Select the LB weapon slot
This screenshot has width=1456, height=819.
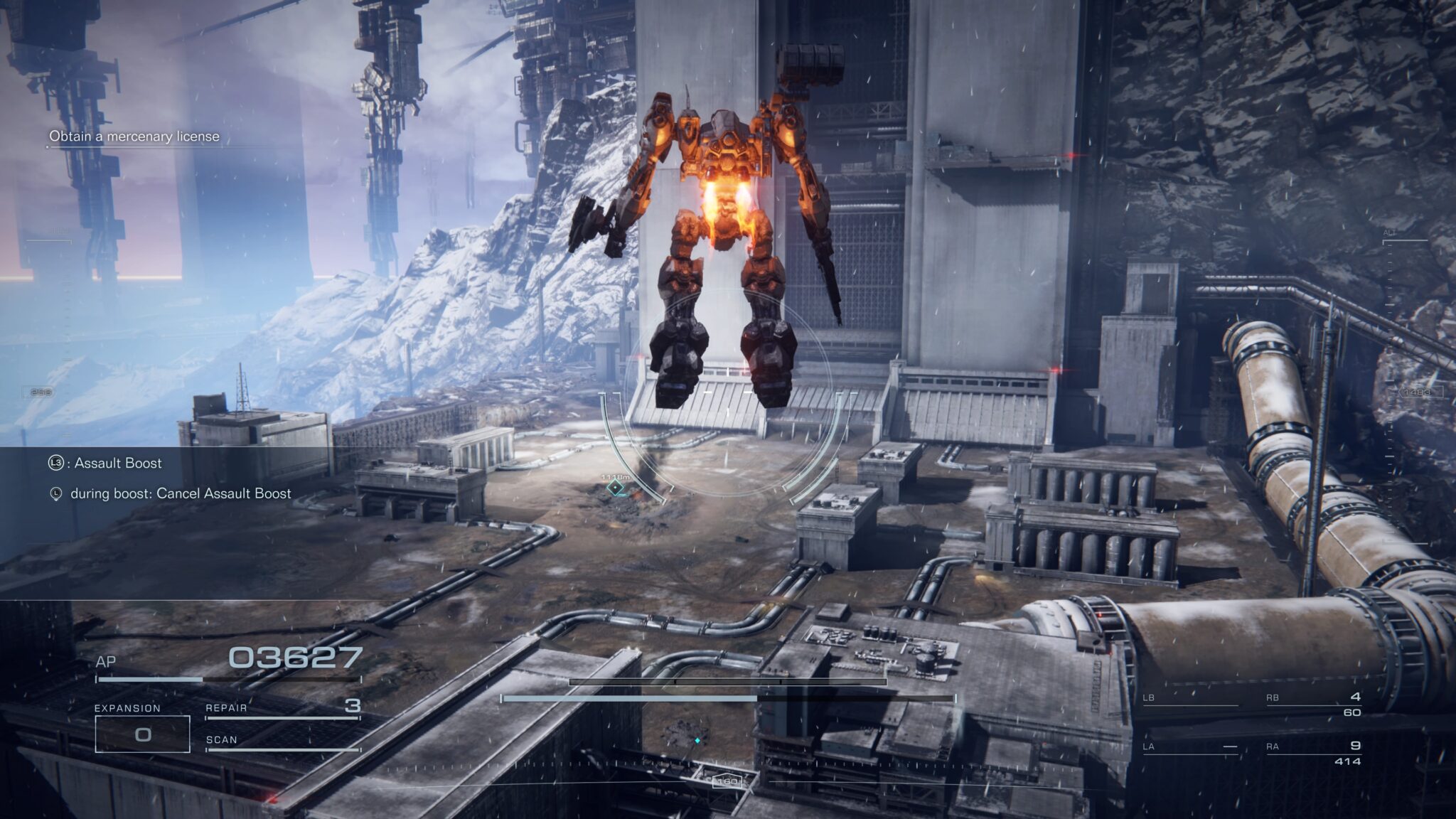[x=1189, y=700]
